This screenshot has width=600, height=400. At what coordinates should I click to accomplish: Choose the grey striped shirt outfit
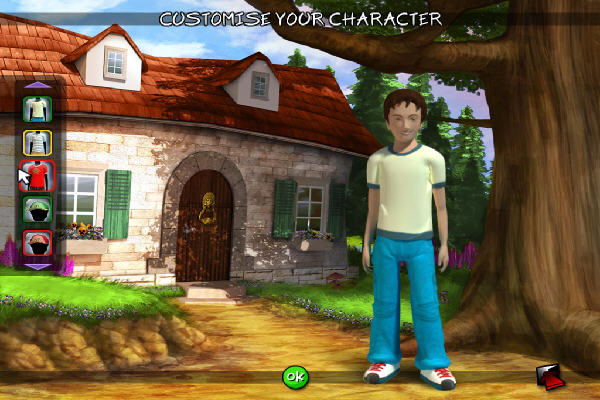pos(37,143)
